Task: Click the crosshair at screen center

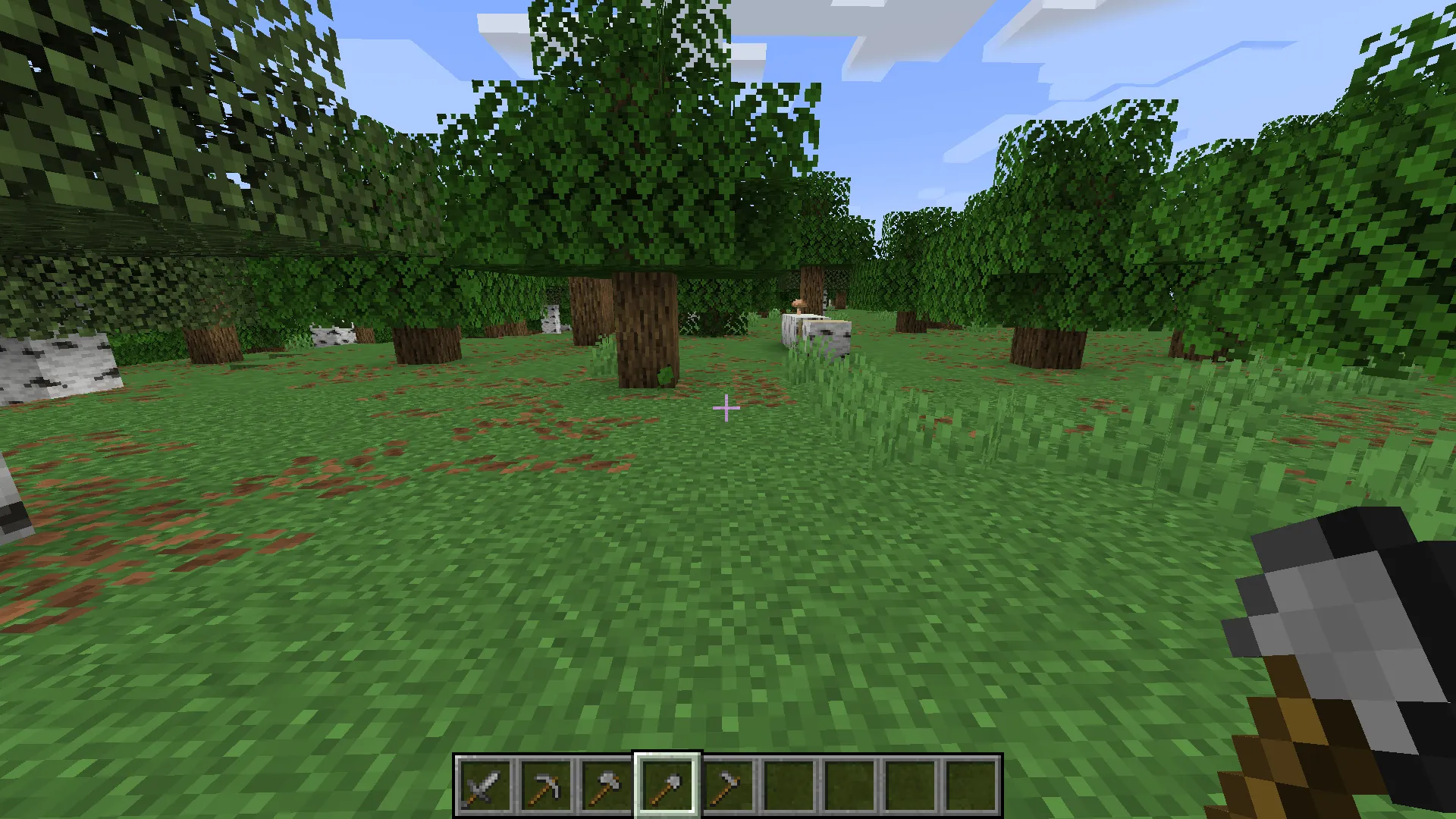Action: coord(726,408)
